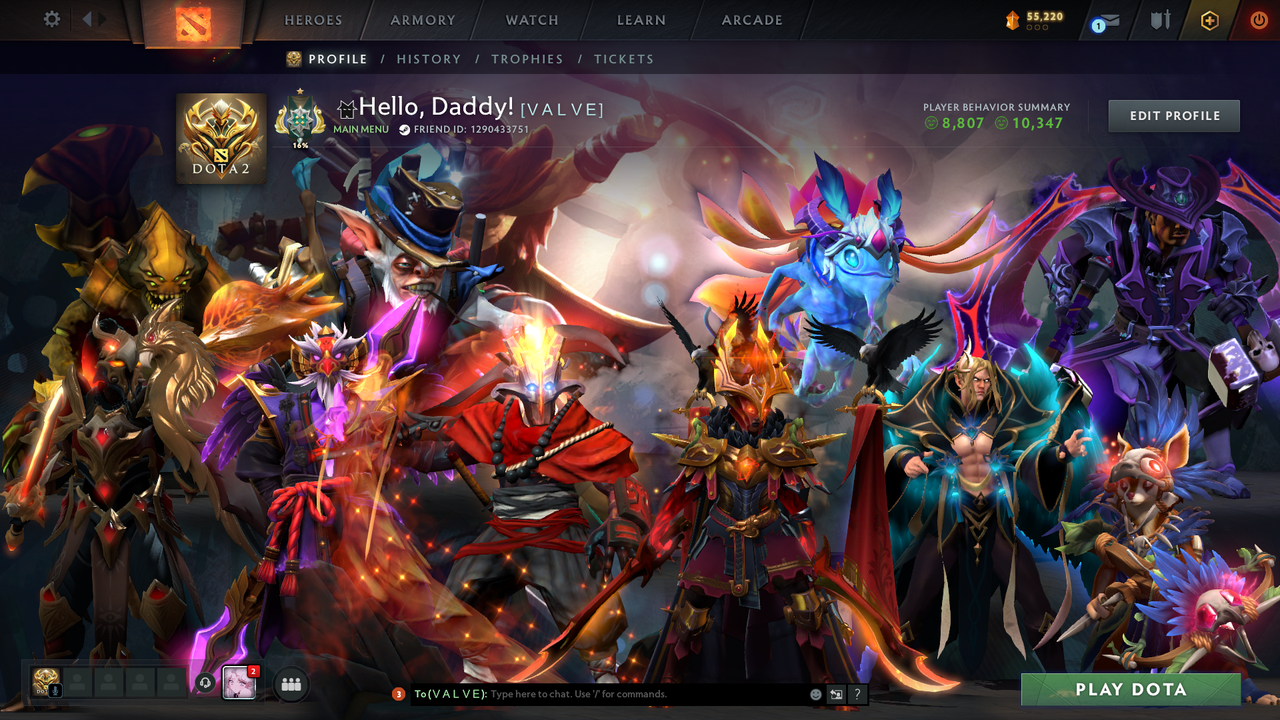Open the gold Dota Plus hexagon icon
This screenshot has width=1280, height=720.
tap(1210, 19)
